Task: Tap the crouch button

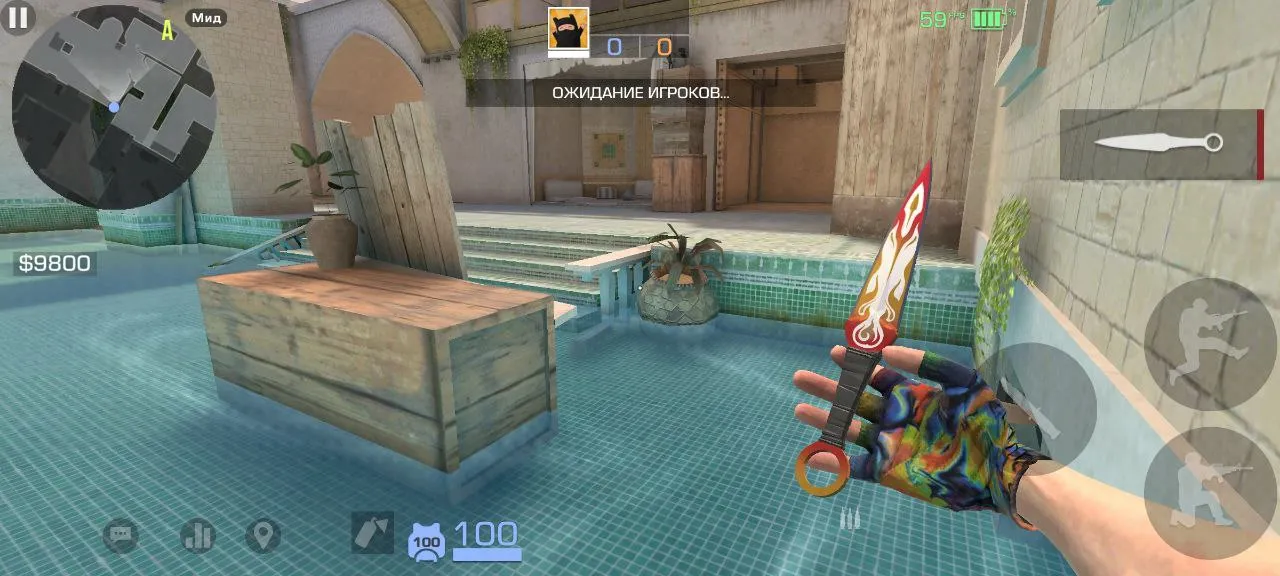Action: click(1209, 492)
